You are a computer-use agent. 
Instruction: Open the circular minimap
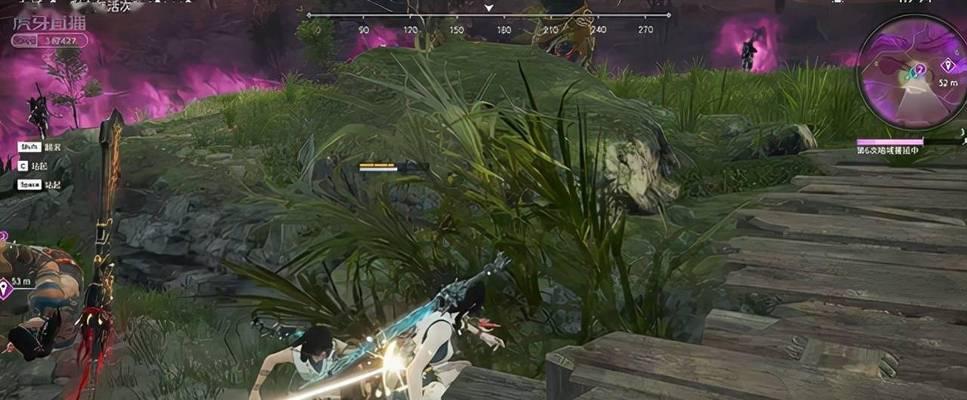(909, 76)
